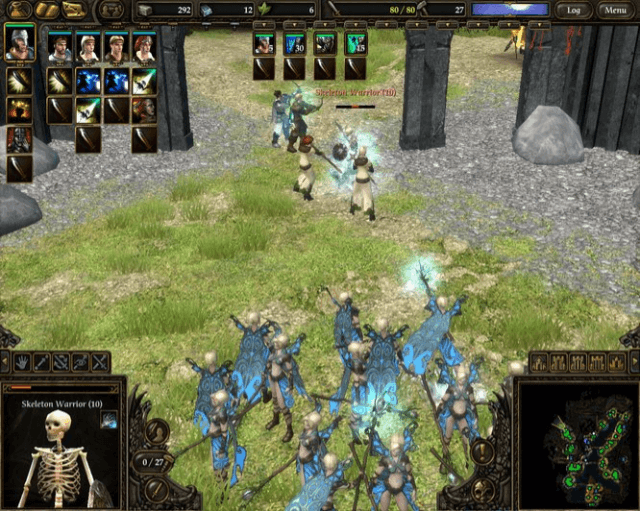Select the group portrait with number 30
This screenshot has height=511, width=640.
click(294, 44)
